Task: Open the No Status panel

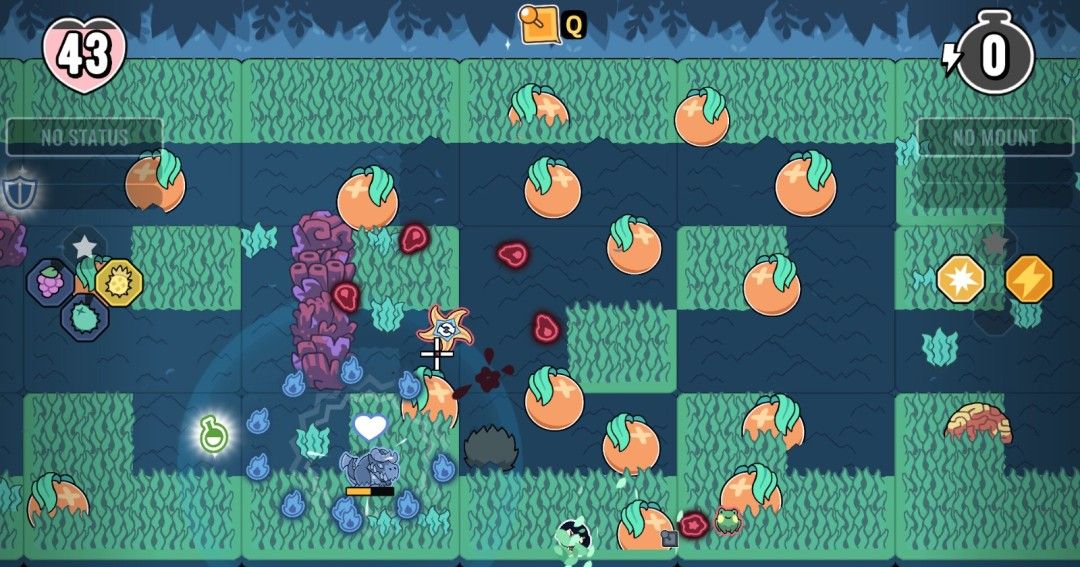Action: (85, 137)
